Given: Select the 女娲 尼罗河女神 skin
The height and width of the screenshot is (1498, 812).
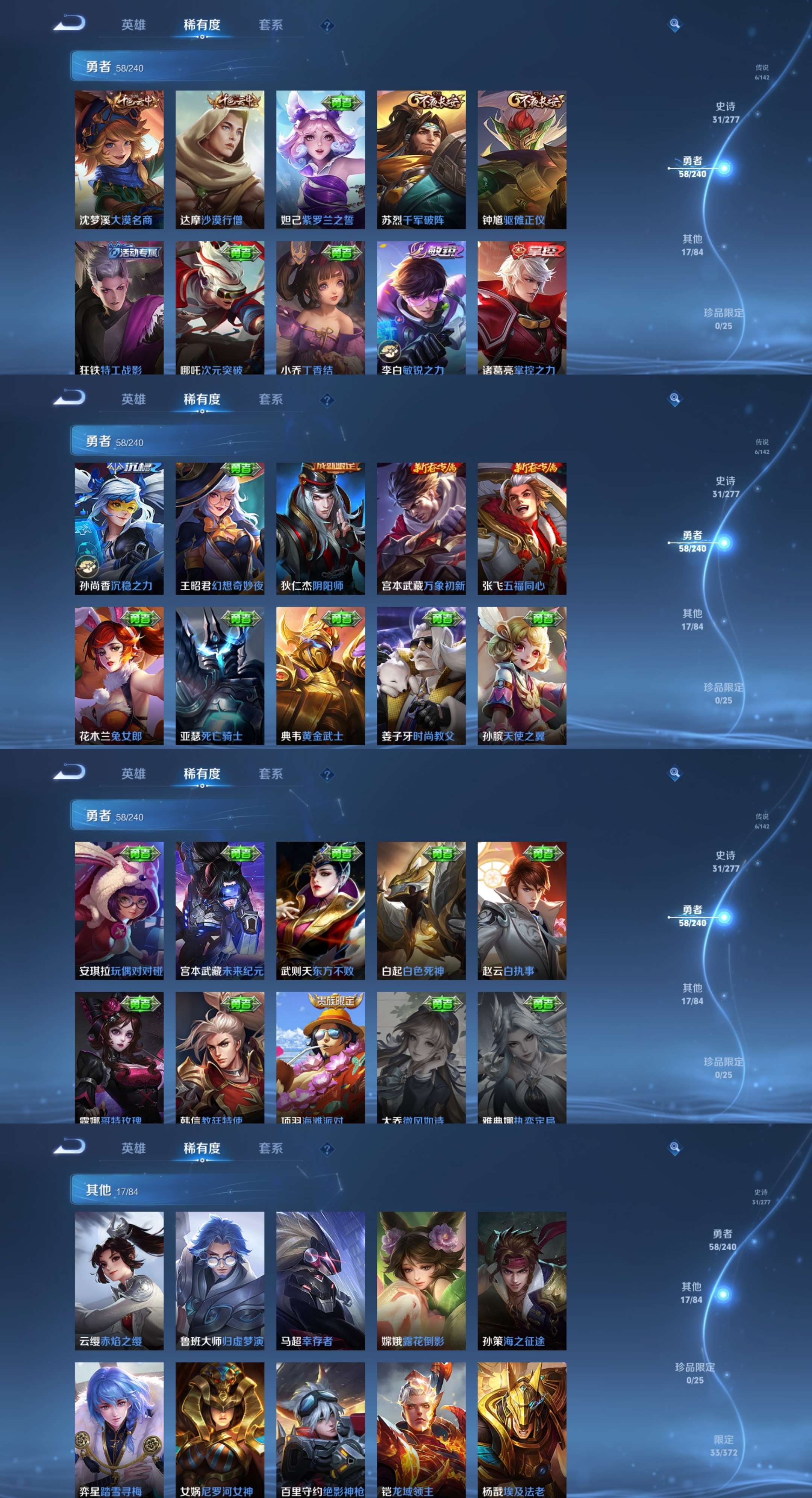Looking at the screenshot, I should (220, 1429).
